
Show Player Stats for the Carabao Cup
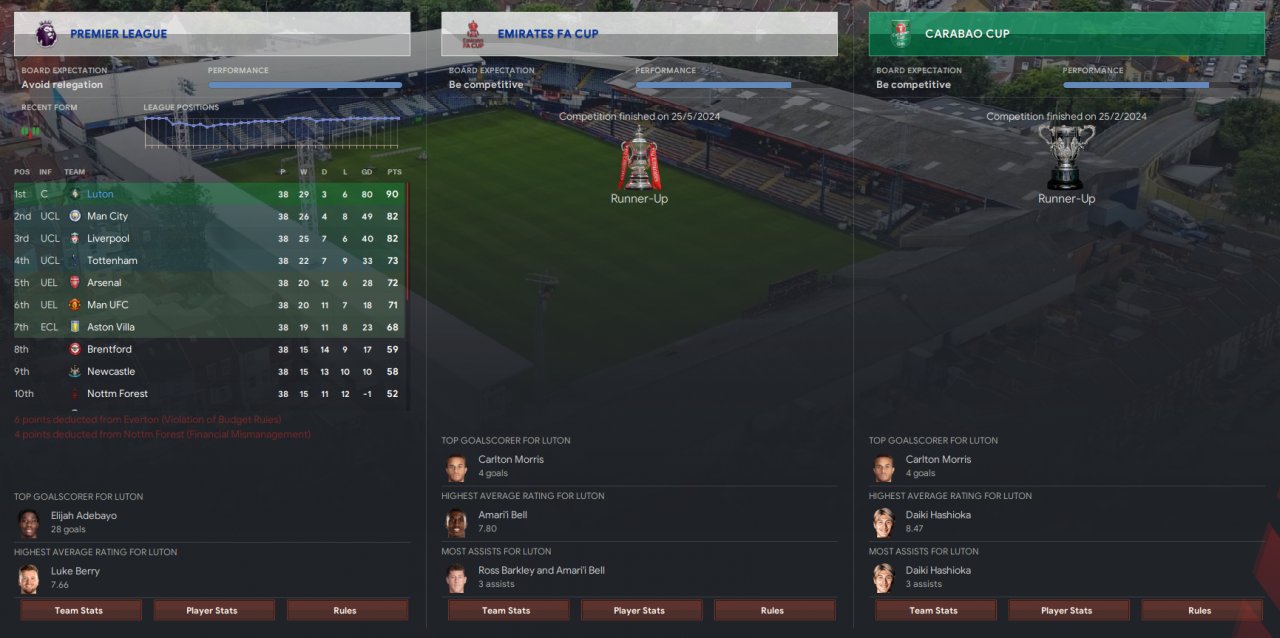[x=1066, y=610]
